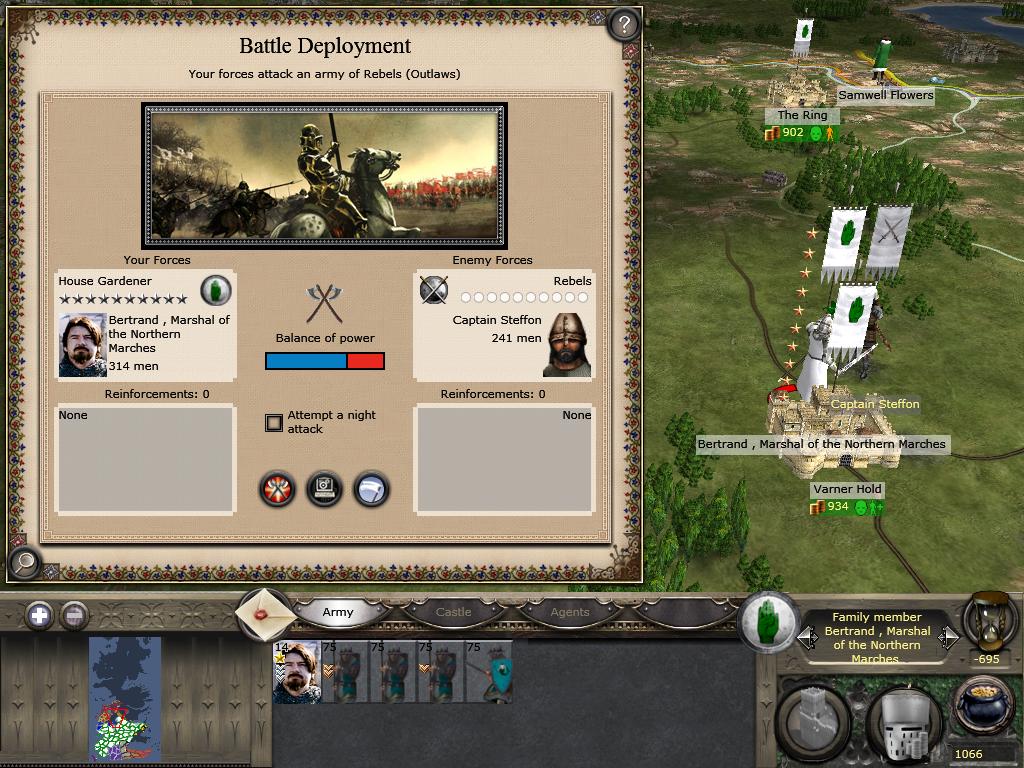Zoom out the minimap with minus button

(x=74, y=615)
